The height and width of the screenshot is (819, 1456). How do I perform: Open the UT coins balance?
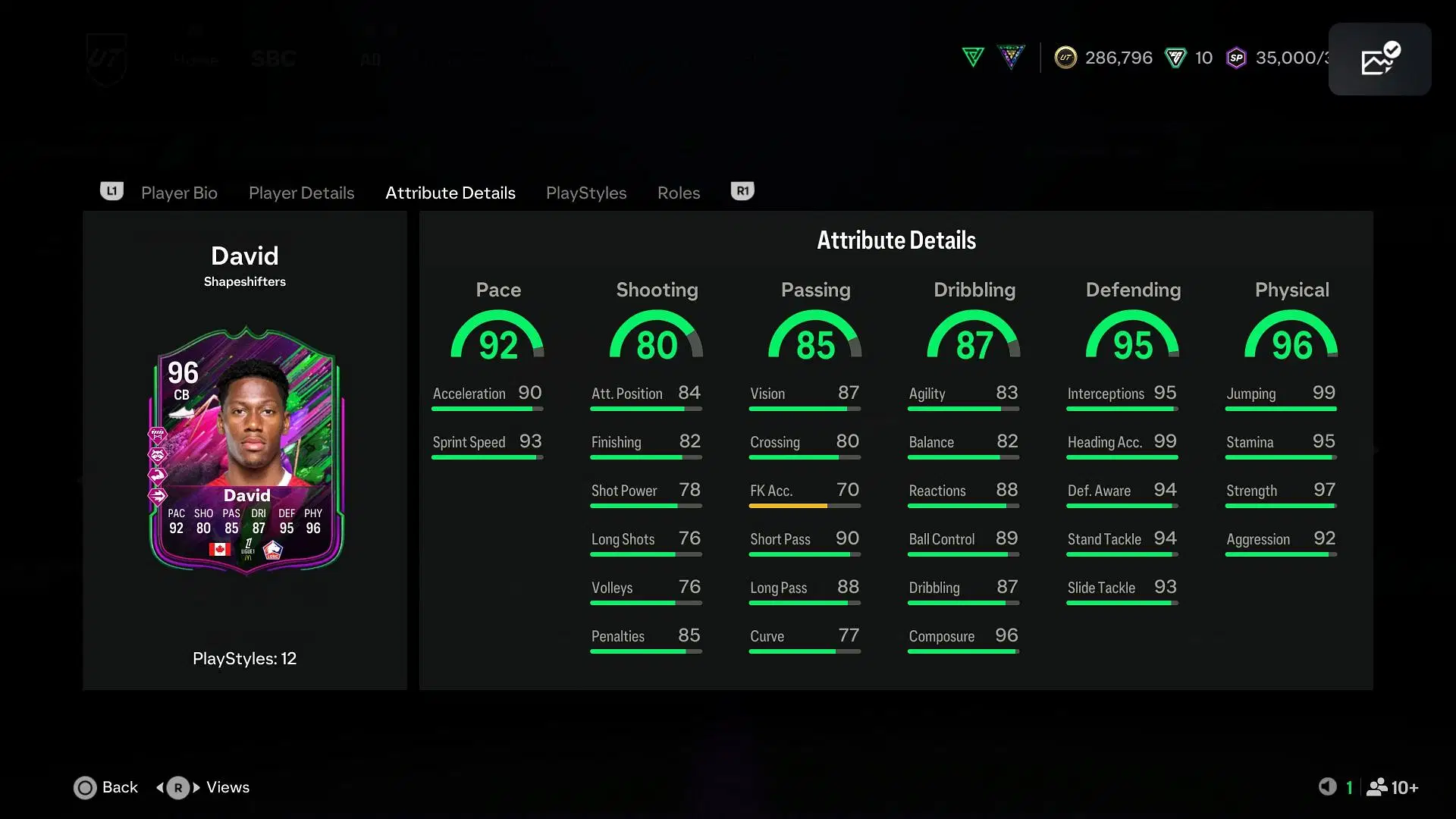pyautogui.click(x=1104, y=58)
